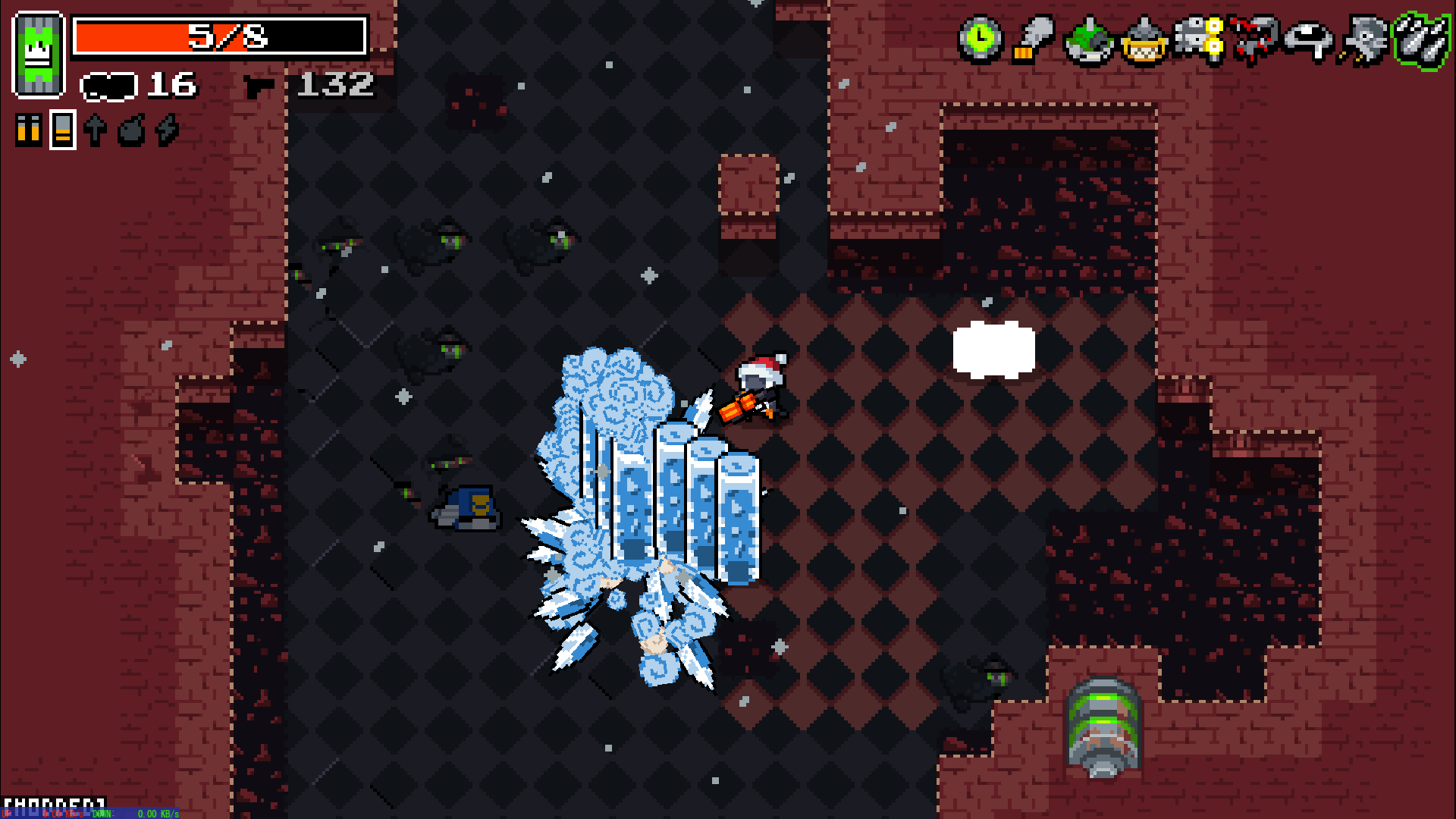The height and width of the screenshot is (819, 1456).
Task: Inspect the green clock mutation icon
Action: (981, 38)
